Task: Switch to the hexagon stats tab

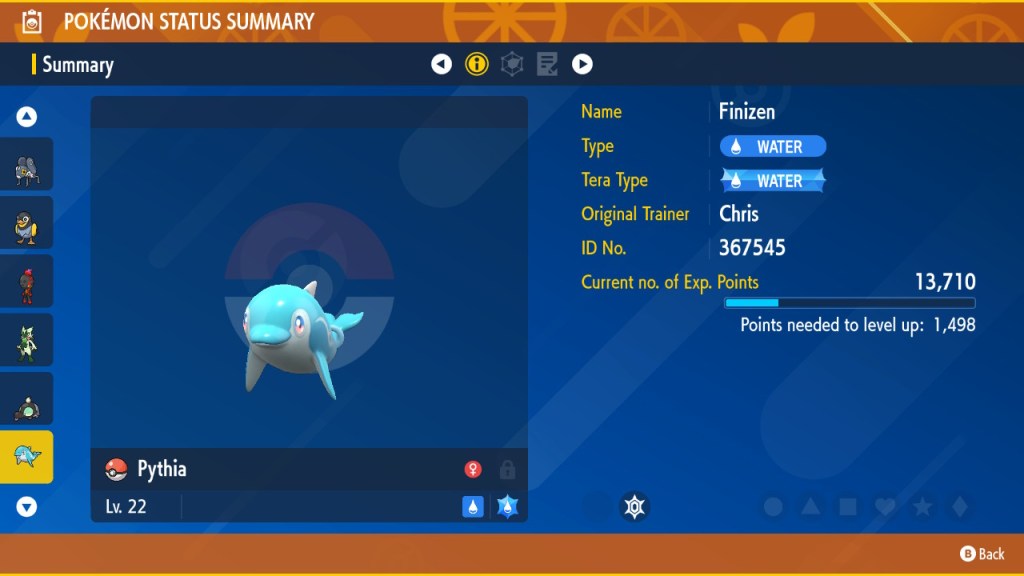Action: point(512,65)
